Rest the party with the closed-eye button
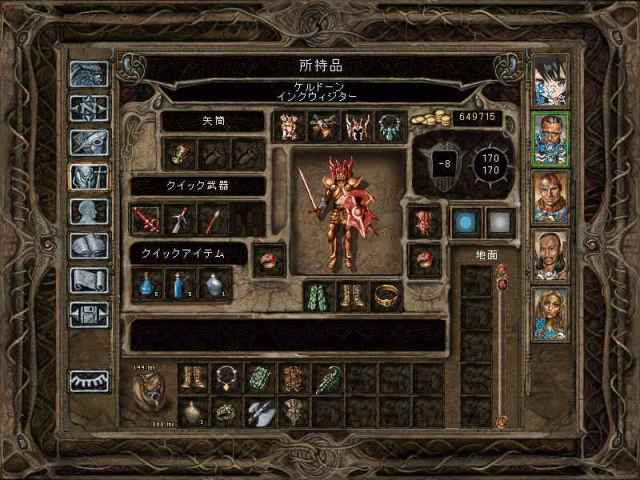The width and height of the screenshot is (640, 480). [x=89, y=381]
